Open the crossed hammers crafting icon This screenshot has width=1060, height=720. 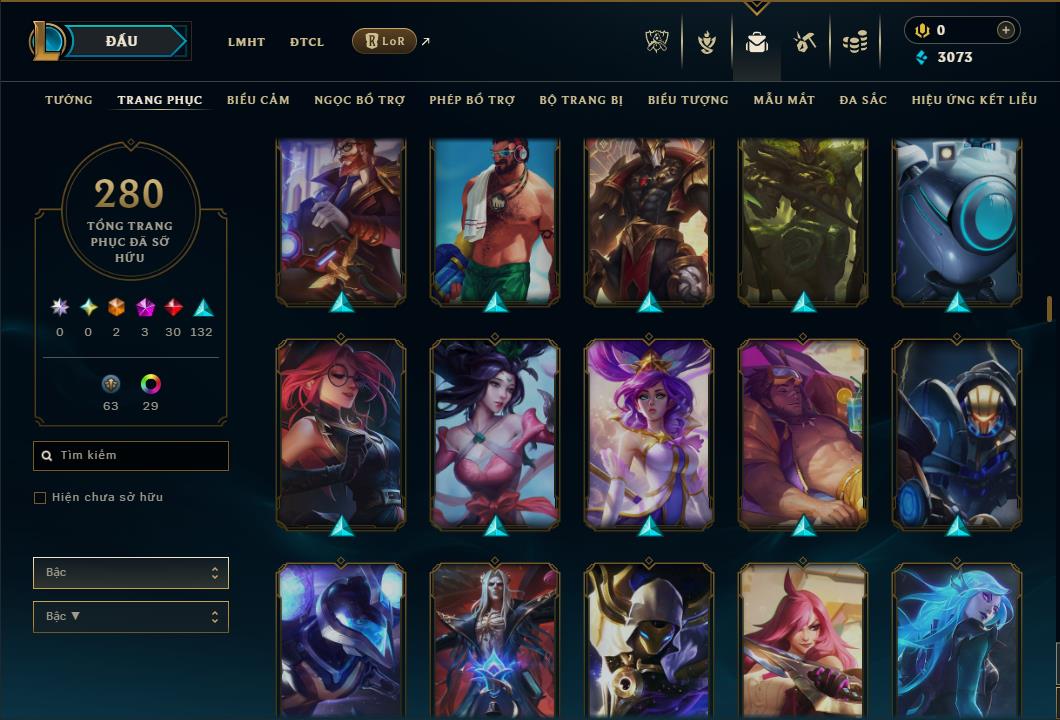805,42
